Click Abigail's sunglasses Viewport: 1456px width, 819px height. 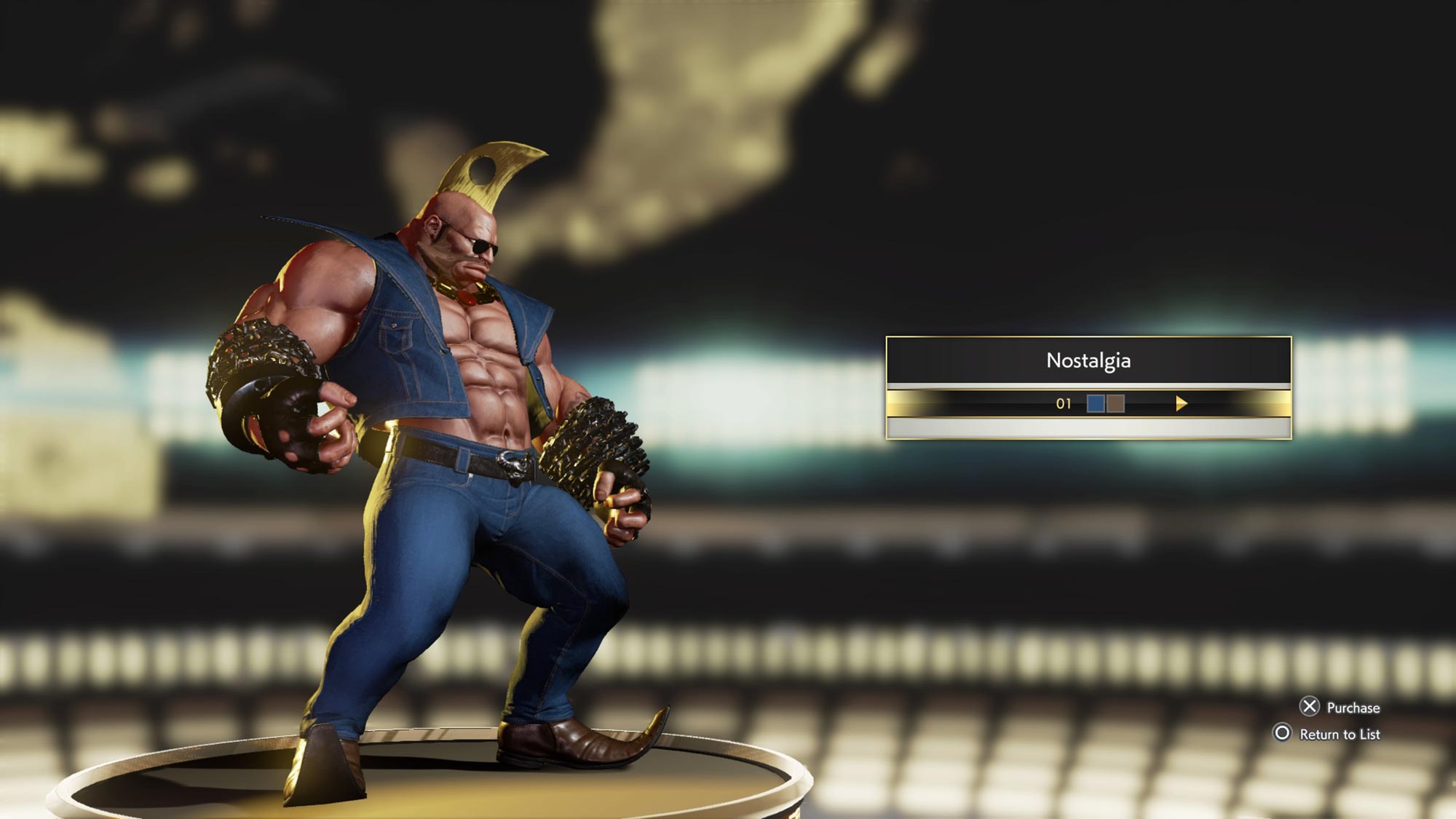tap(482, 248)
